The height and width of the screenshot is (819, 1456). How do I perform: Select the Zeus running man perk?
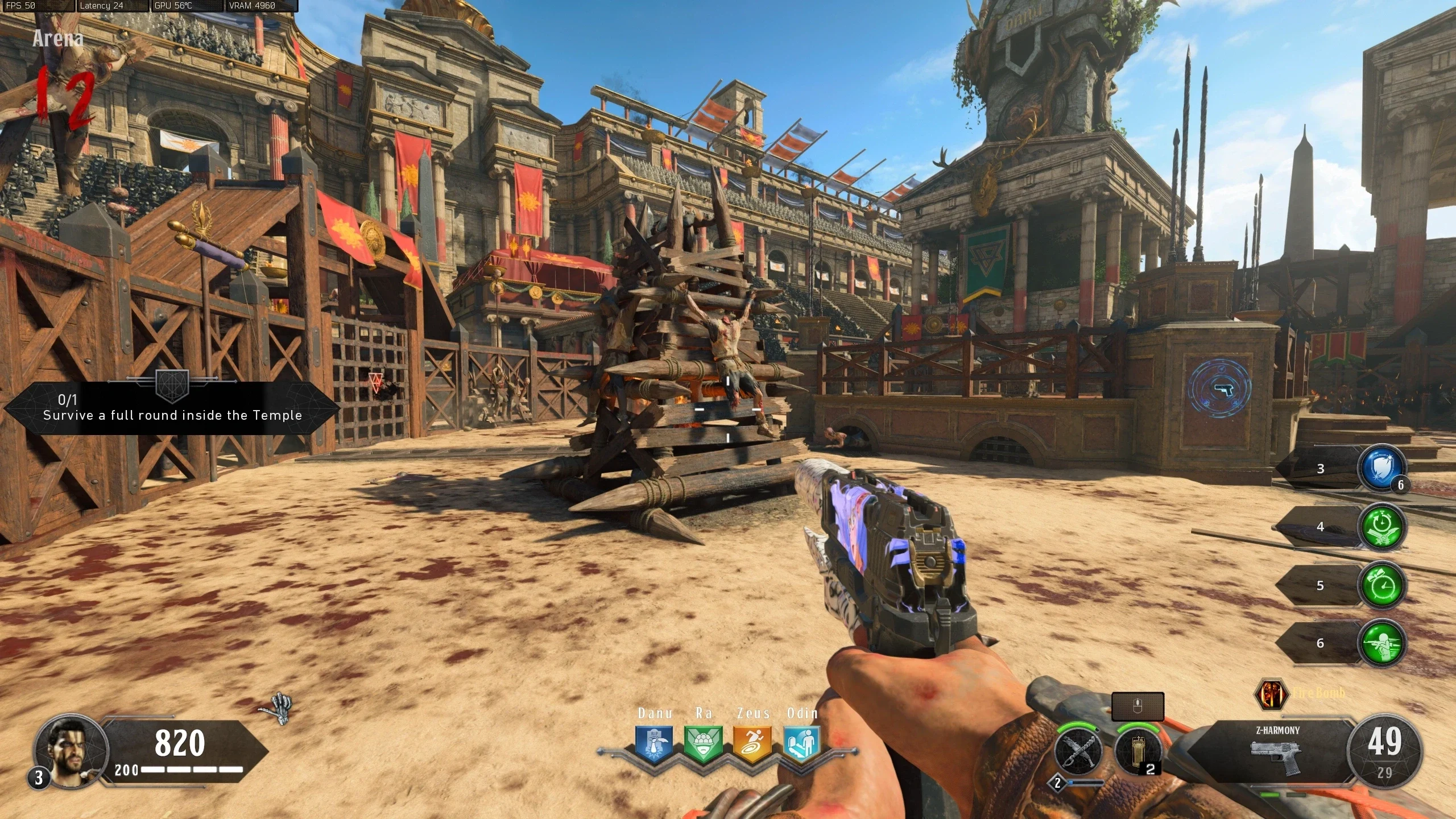[x=752, y=743]
